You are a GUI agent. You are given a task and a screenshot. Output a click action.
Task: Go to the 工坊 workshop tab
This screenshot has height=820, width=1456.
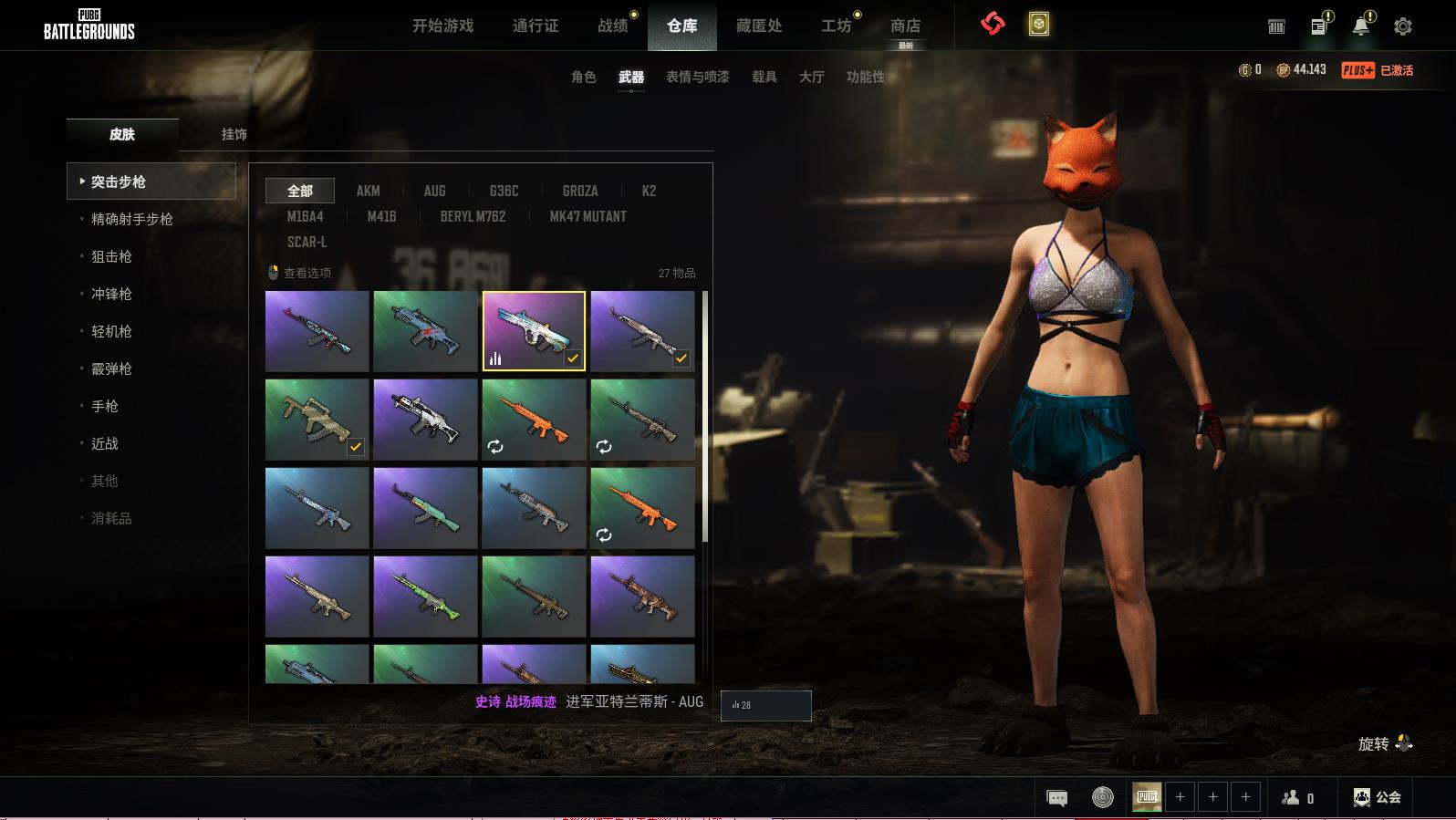click(x=836, y=26)
